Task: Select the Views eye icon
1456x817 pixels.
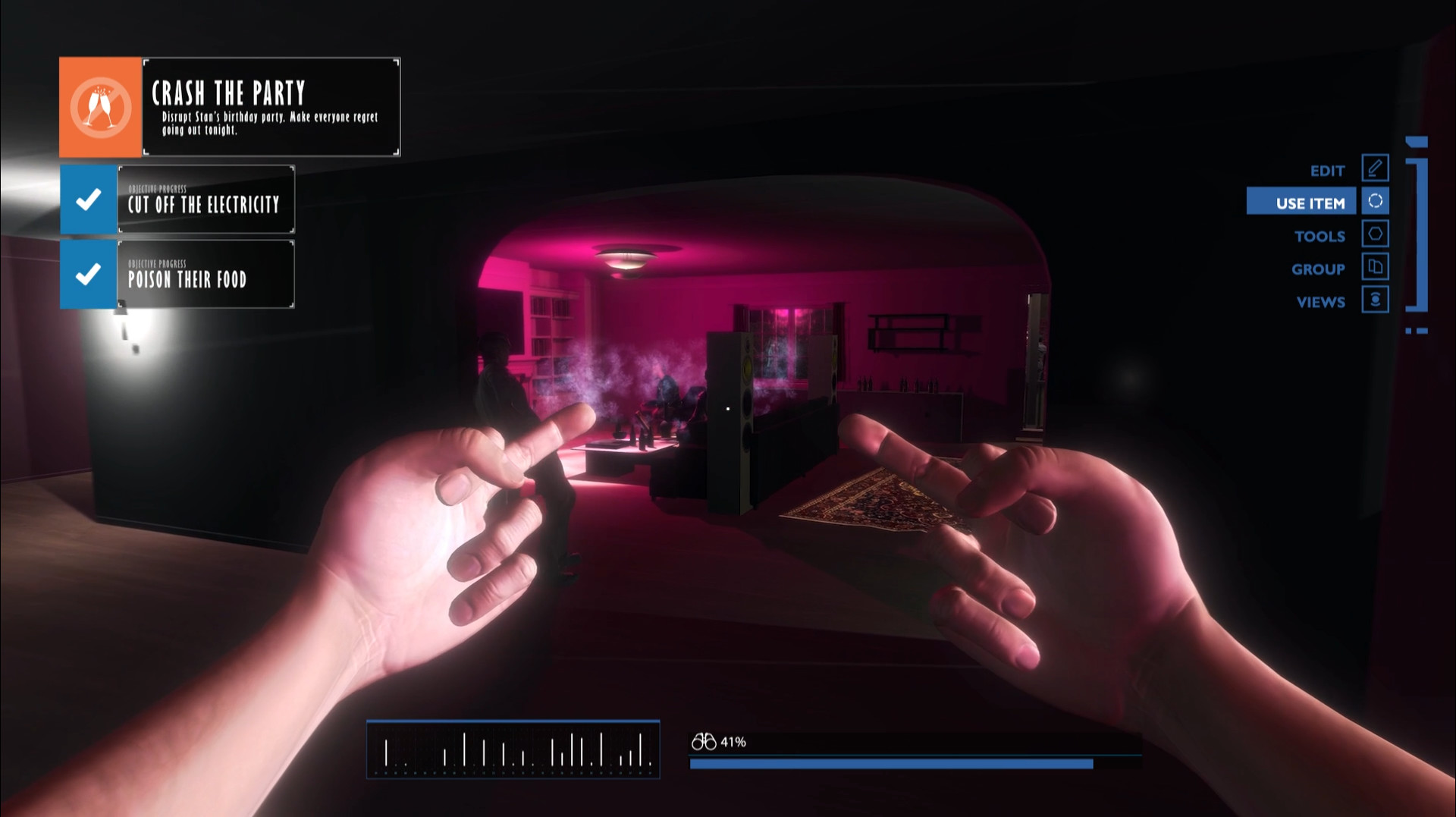Action: tap(1375, 300)
